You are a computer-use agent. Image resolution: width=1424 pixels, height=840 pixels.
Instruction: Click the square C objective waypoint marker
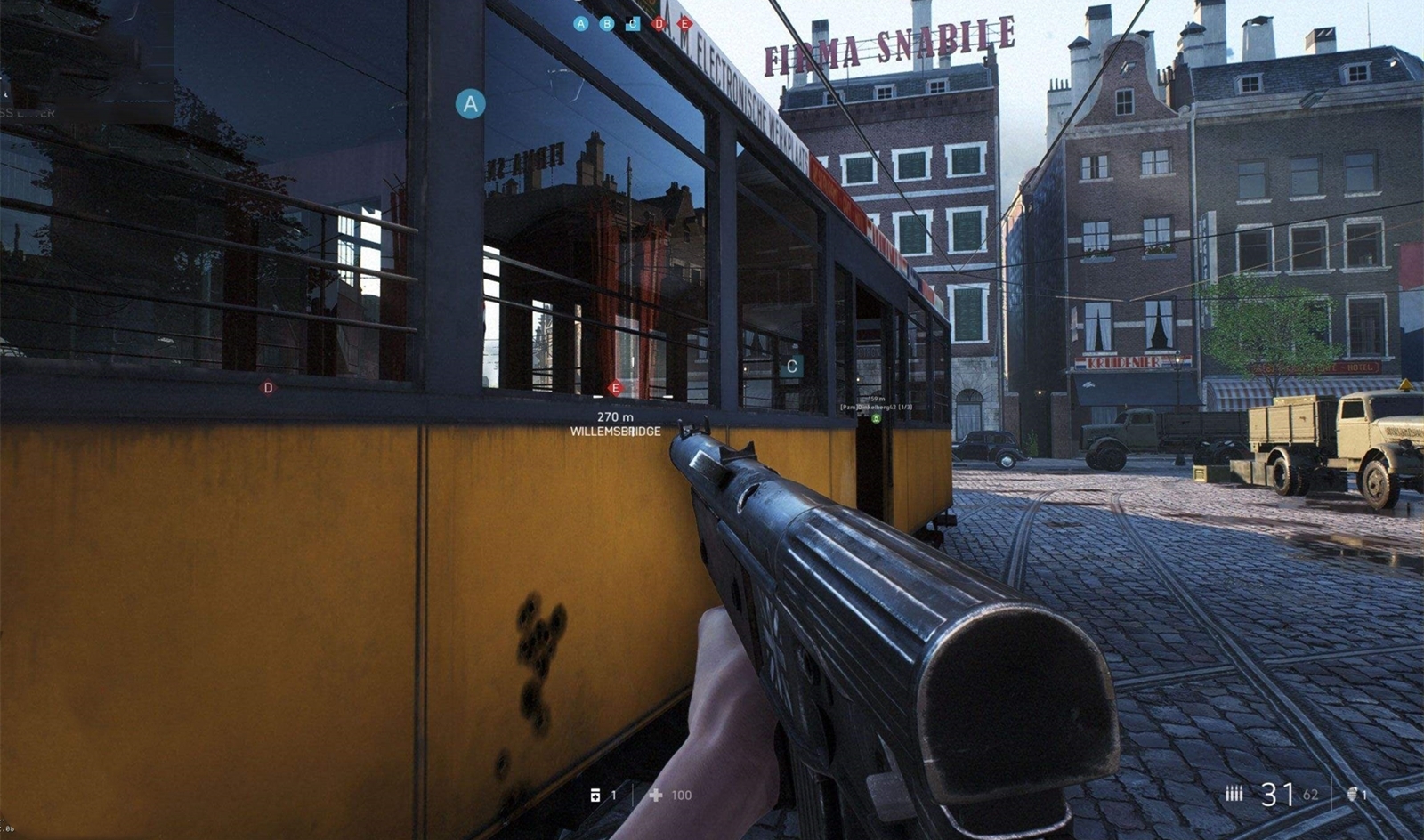791,366
